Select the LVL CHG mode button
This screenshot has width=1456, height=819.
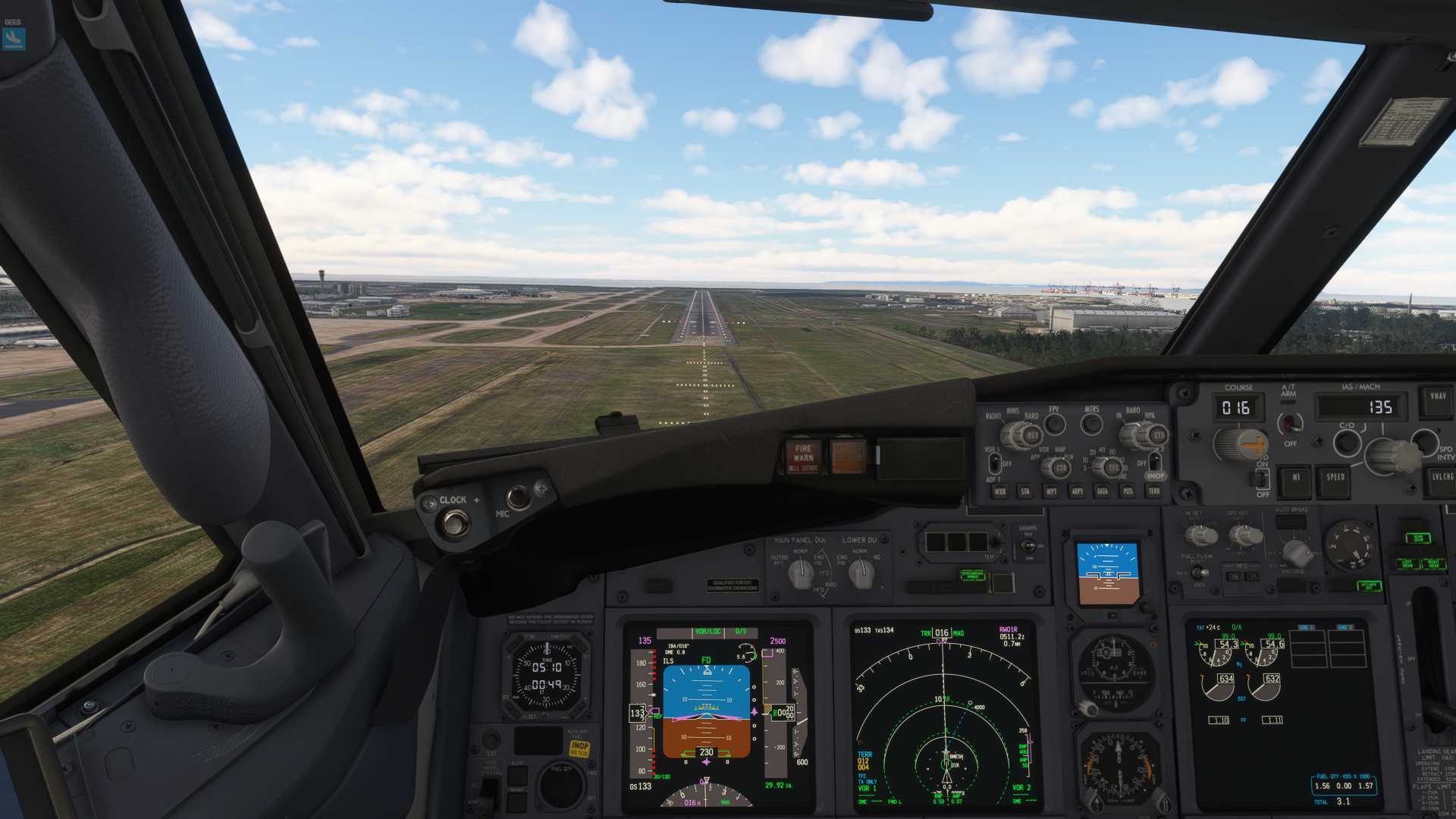1441,478
